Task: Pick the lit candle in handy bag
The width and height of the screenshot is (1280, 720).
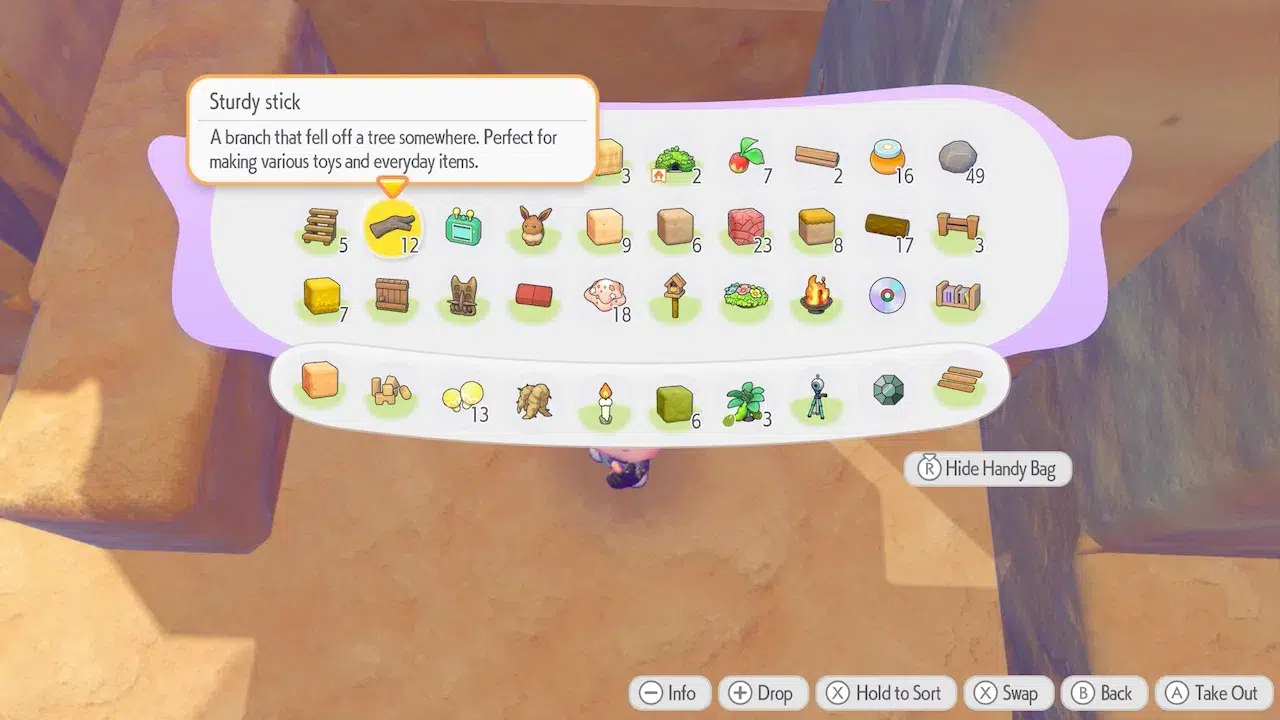Action: click(x=604, y=401)
